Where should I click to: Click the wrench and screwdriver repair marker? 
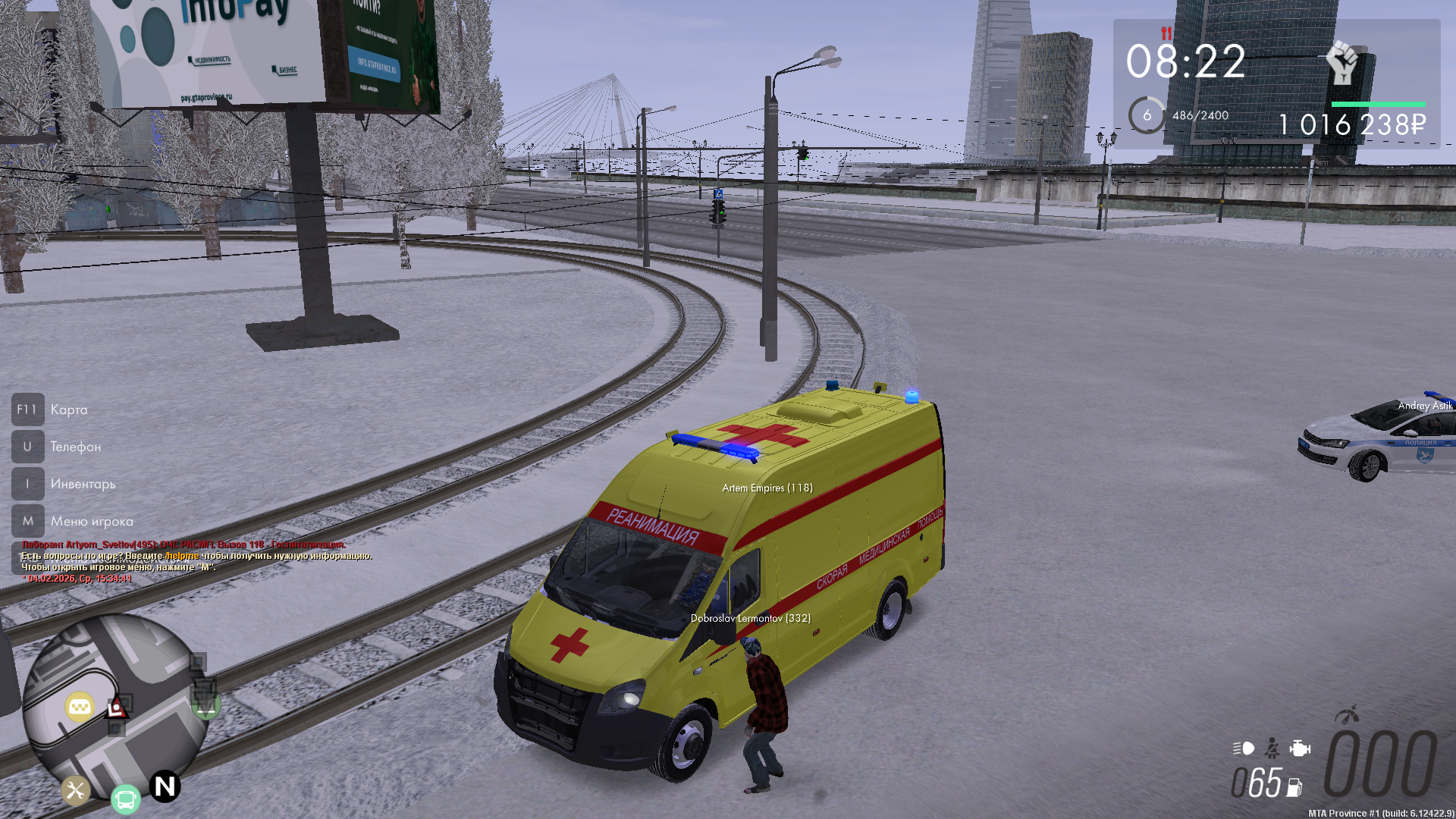[x=75, y=791]
